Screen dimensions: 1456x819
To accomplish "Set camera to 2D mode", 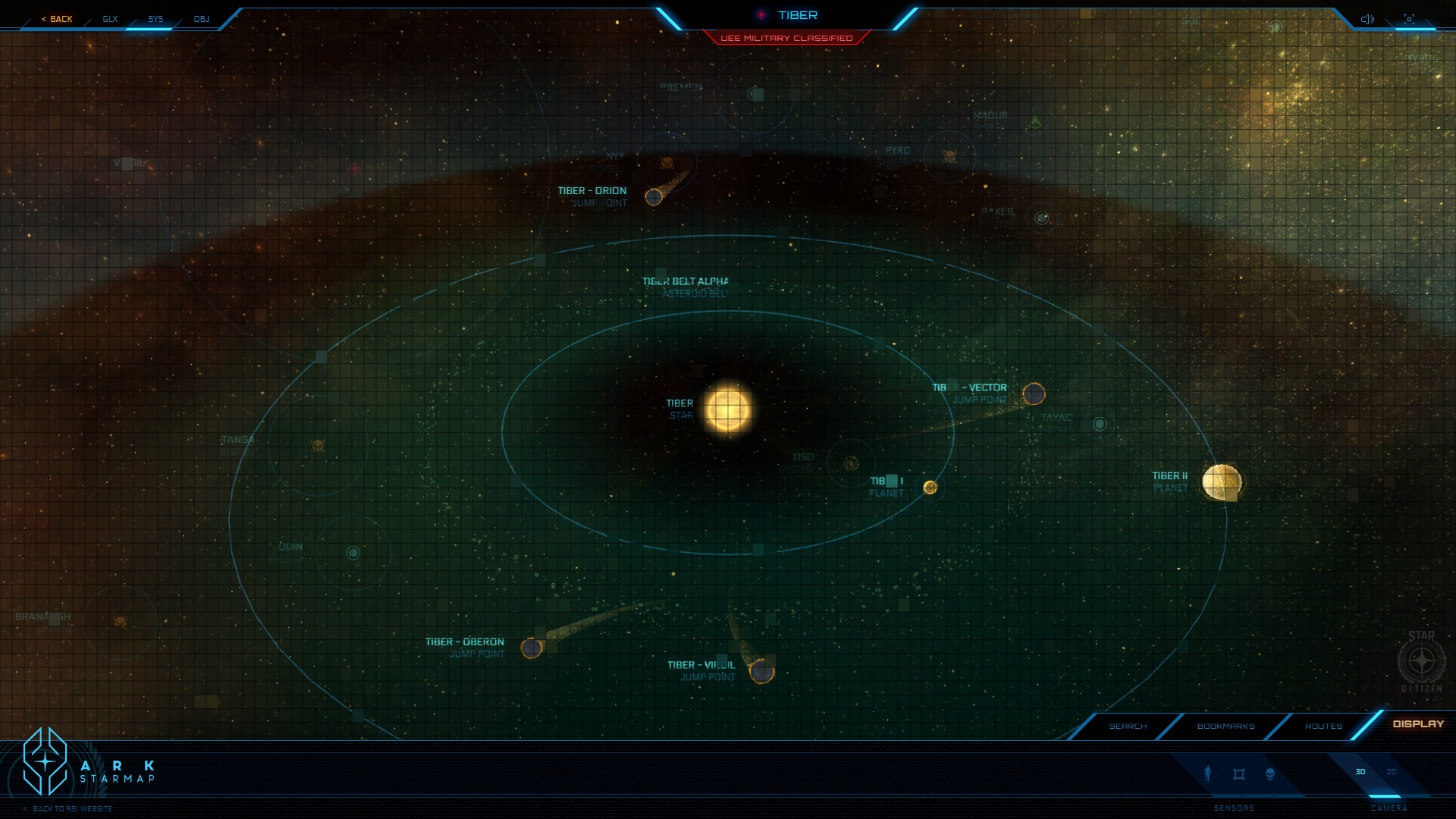I will pos(1392,772).
